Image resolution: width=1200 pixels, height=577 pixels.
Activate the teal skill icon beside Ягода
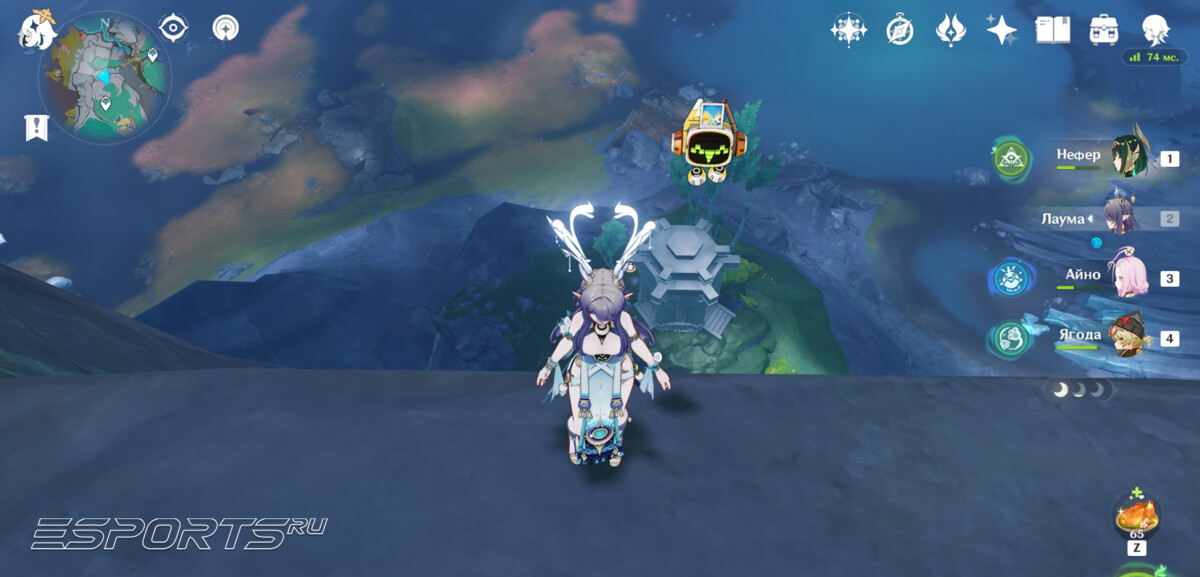click(1011, 338)
